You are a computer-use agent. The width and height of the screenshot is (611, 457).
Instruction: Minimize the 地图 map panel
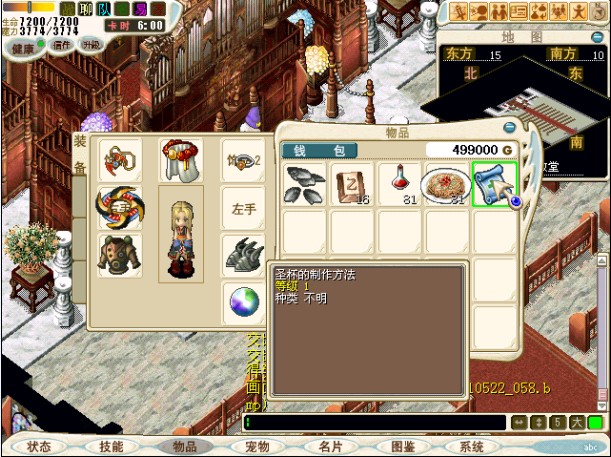pos(598,36)
